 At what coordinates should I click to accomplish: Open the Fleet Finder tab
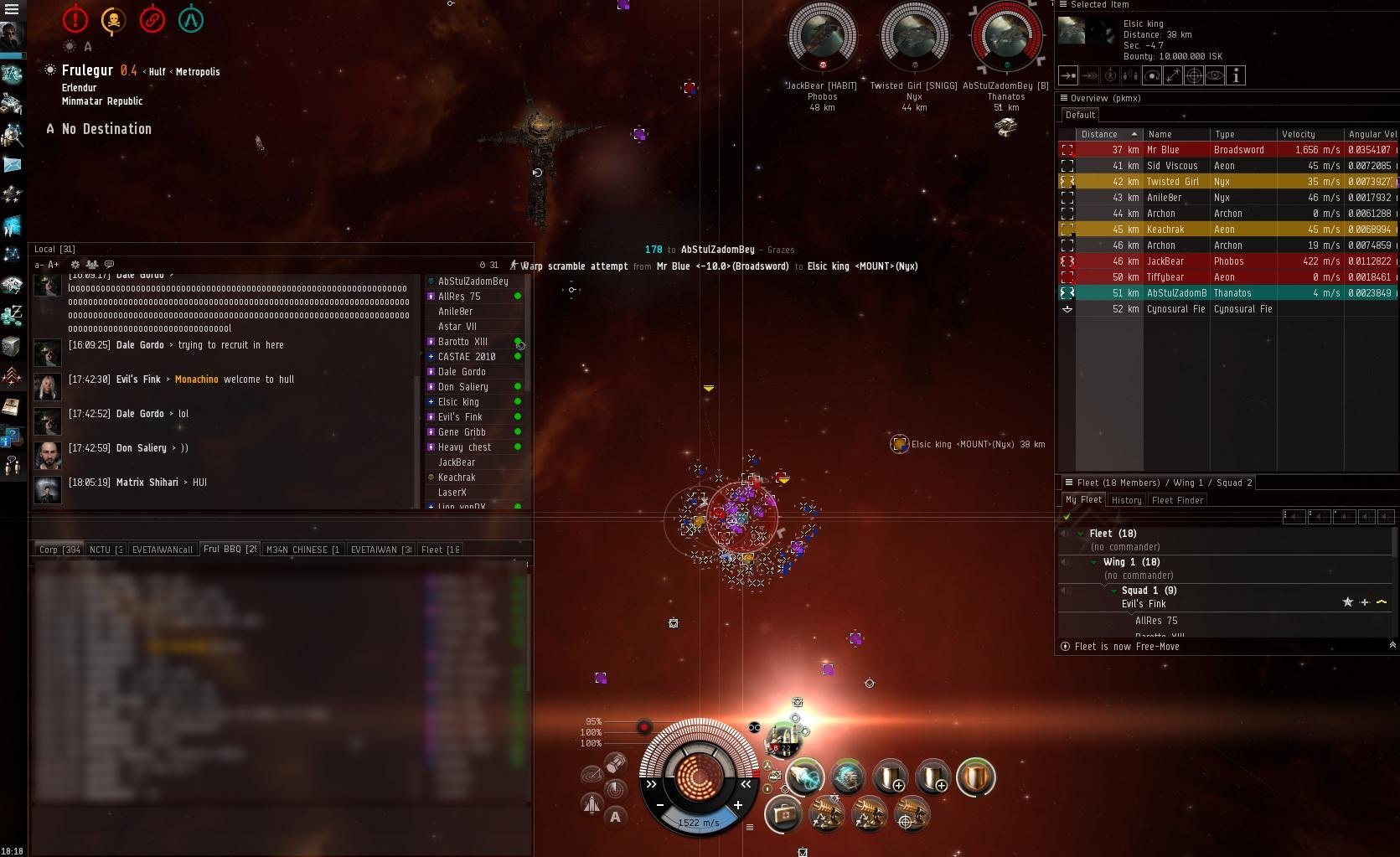1177,500
